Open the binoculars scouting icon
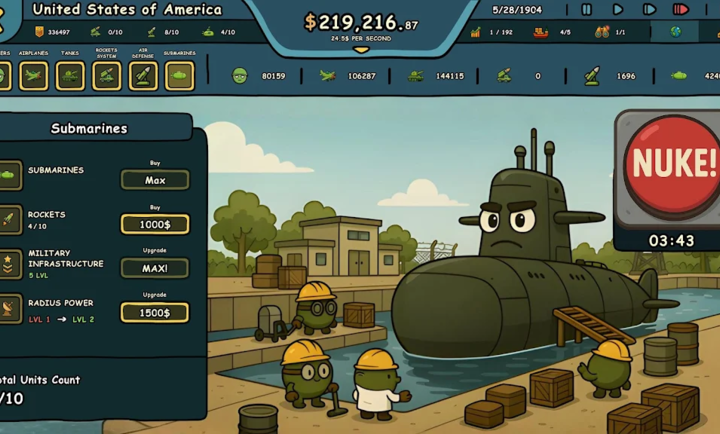This screenshot has height=434, width=720. [x=602, y=32]
